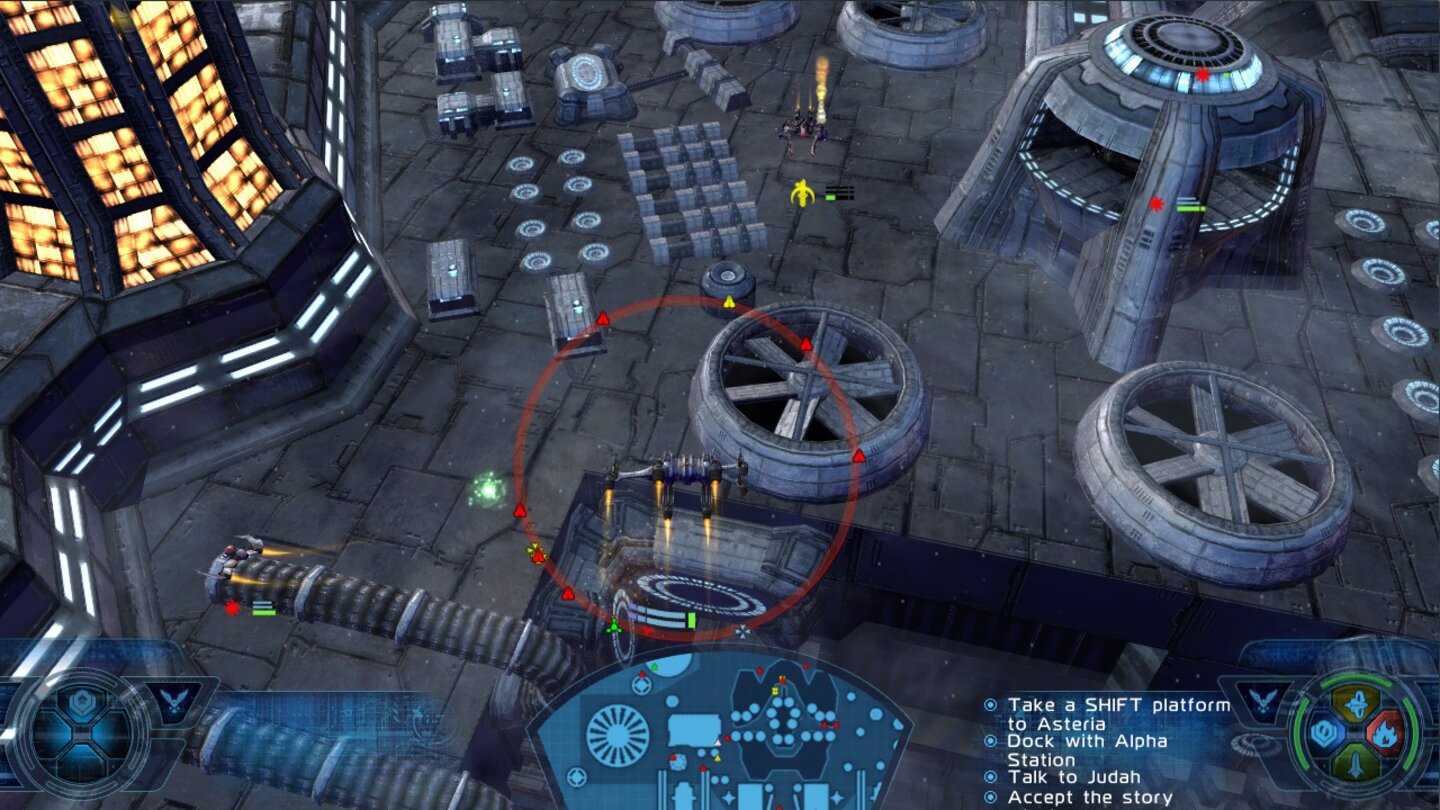The image size is (1440, 810).
Task: Activate the yellow ship ability atop the wheel
Action: 1357,703
